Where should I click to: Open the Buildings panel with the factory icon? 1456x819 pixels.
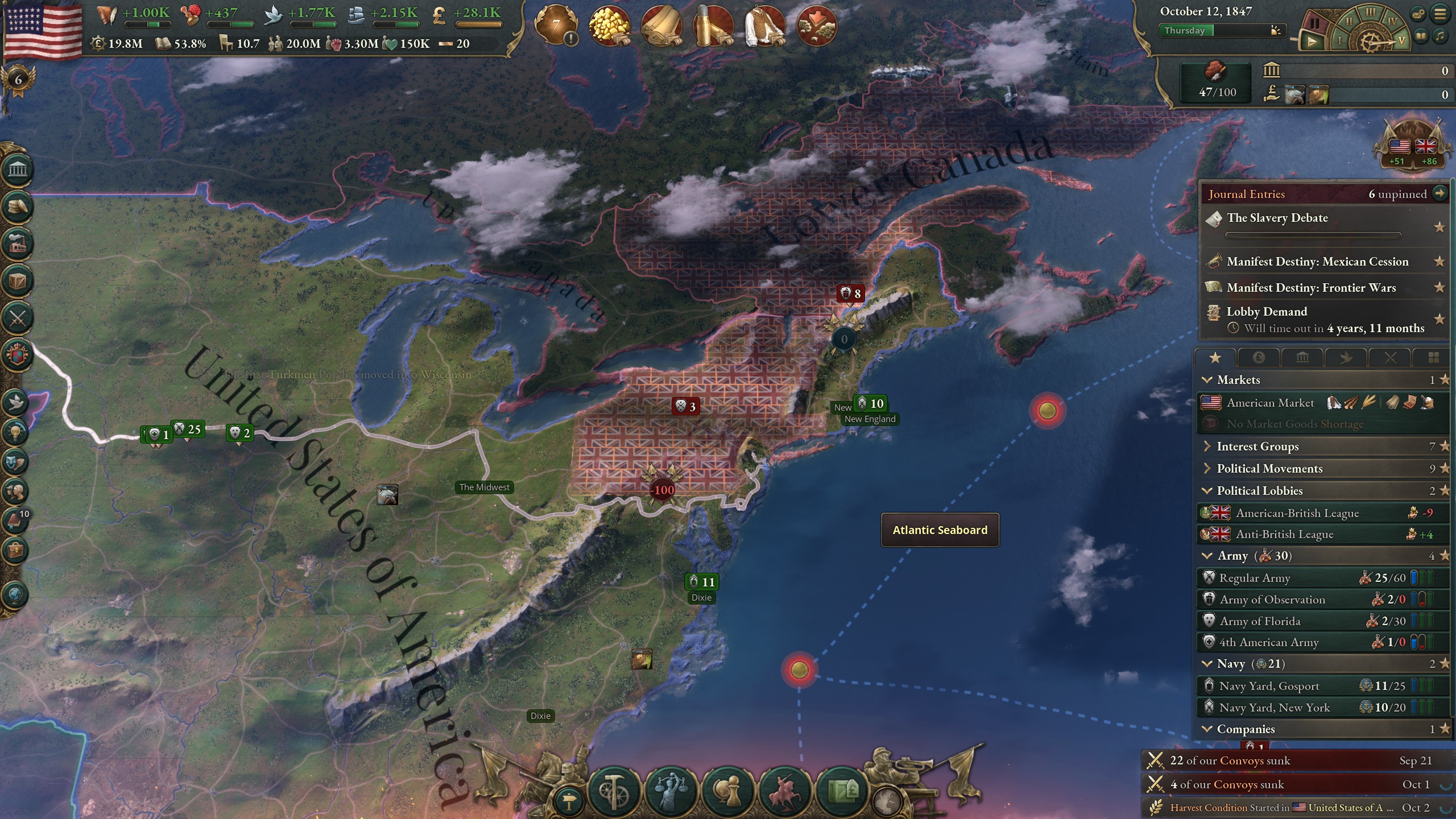click(x=18, y=244)
